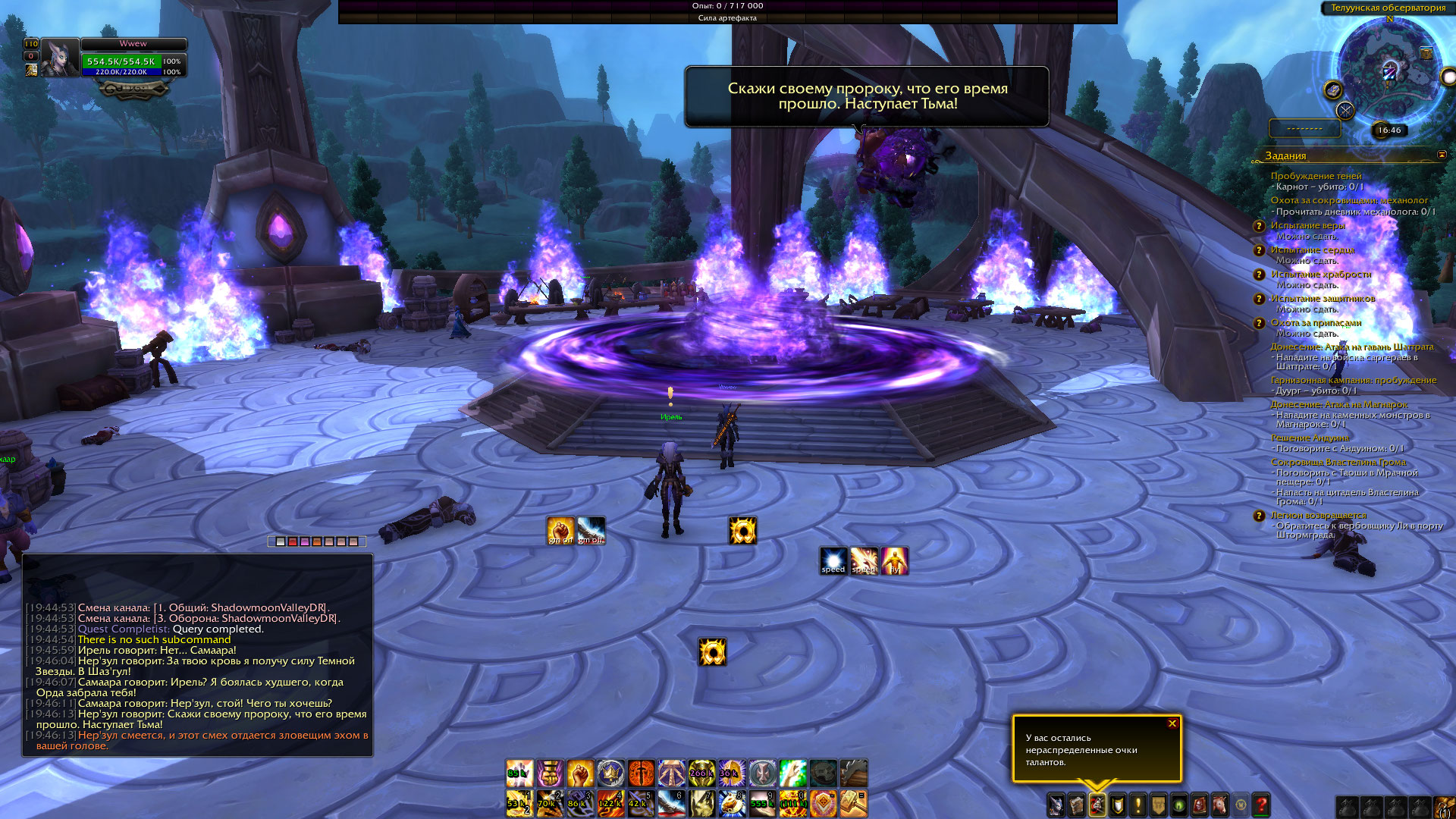
Task: Activate the crown blessing ability icon
Action: [x=610, y=773]
